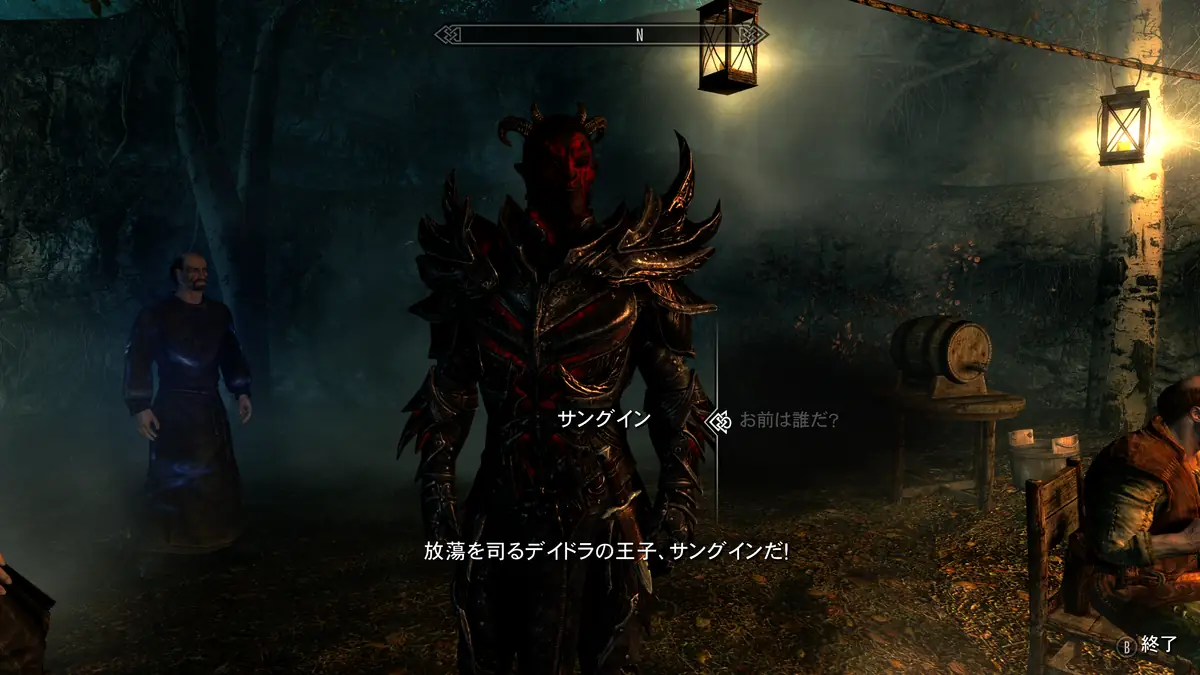The width and height of the screenshot is (1200, 675).
Task: Click the 終了 exit dialogue option
Action: [x=1157, y=647]
